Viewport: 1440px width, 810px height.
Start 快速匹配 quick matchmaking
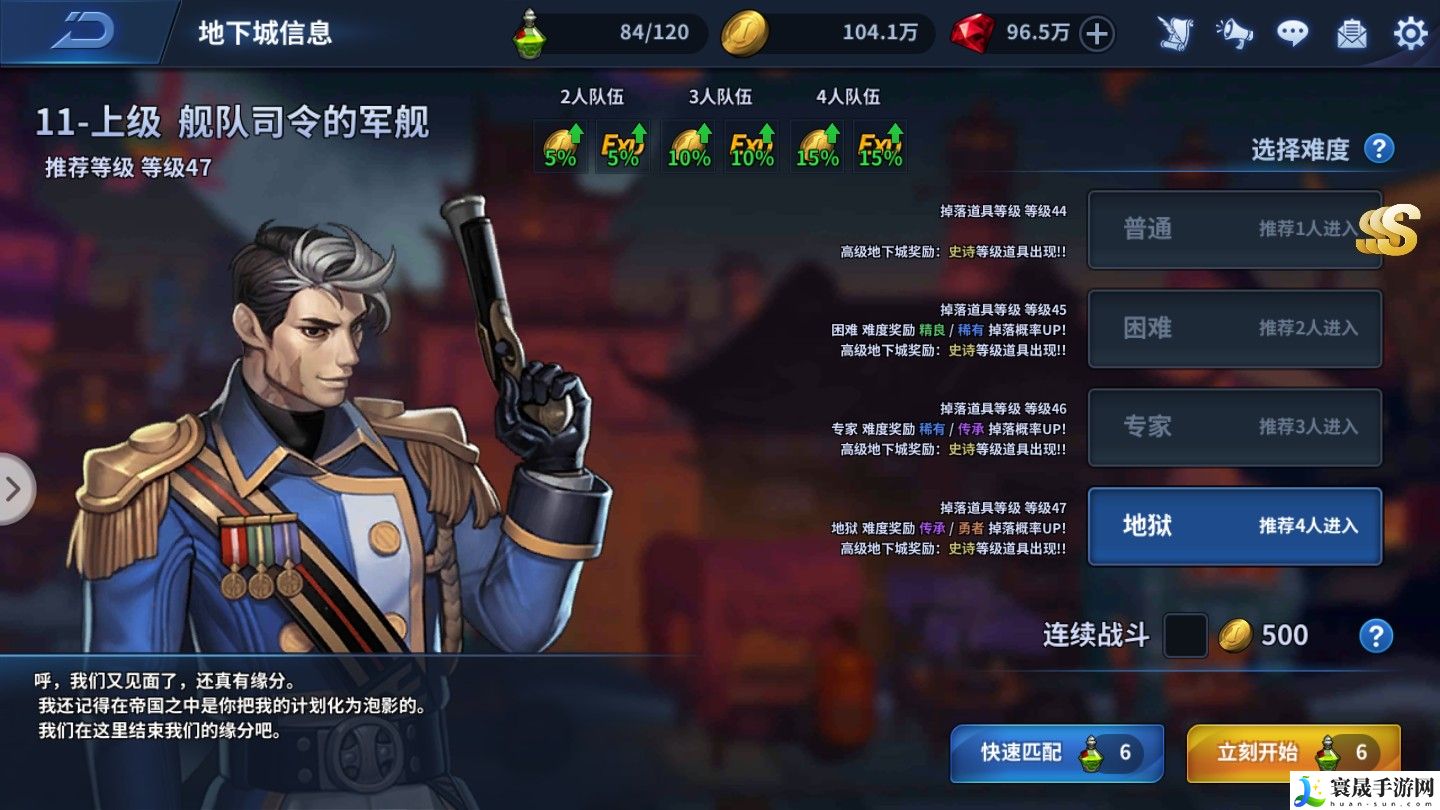[1056, 752]
